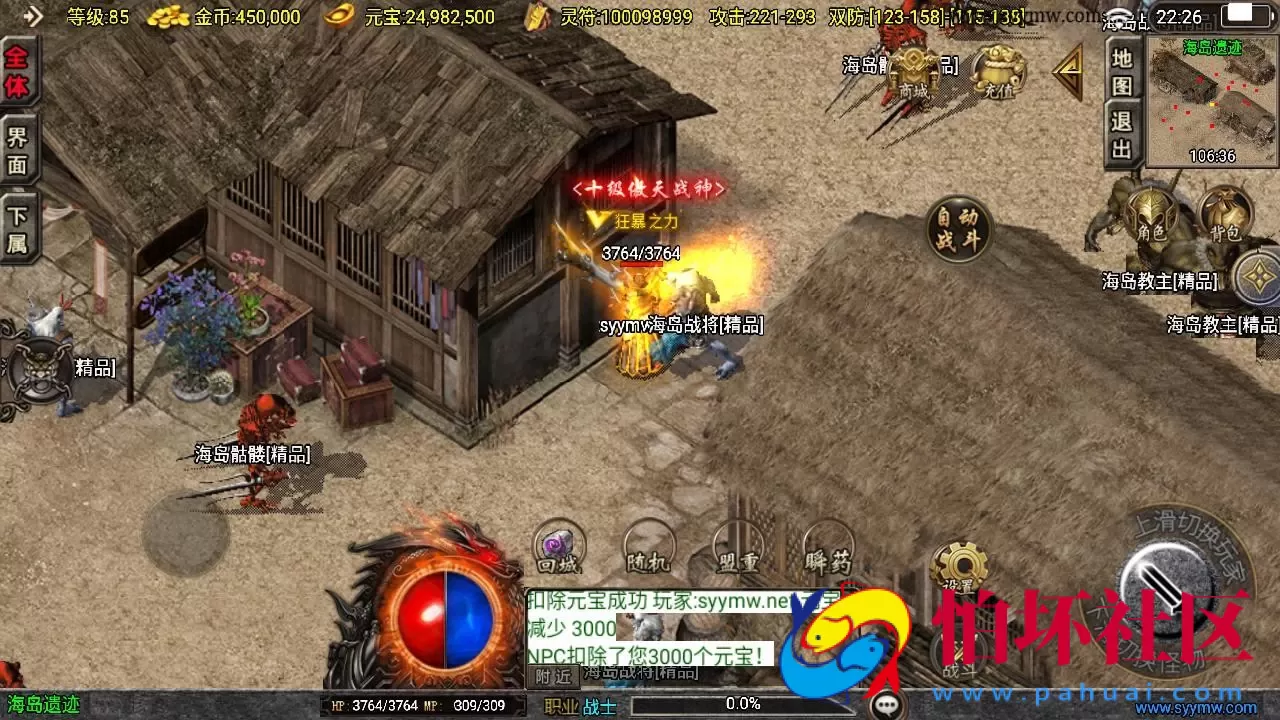This screenshot has height=720, width=1280.
Task: Expand the 界面 sidebar panel
Action: pyautogui.click(x=17, y=148)
